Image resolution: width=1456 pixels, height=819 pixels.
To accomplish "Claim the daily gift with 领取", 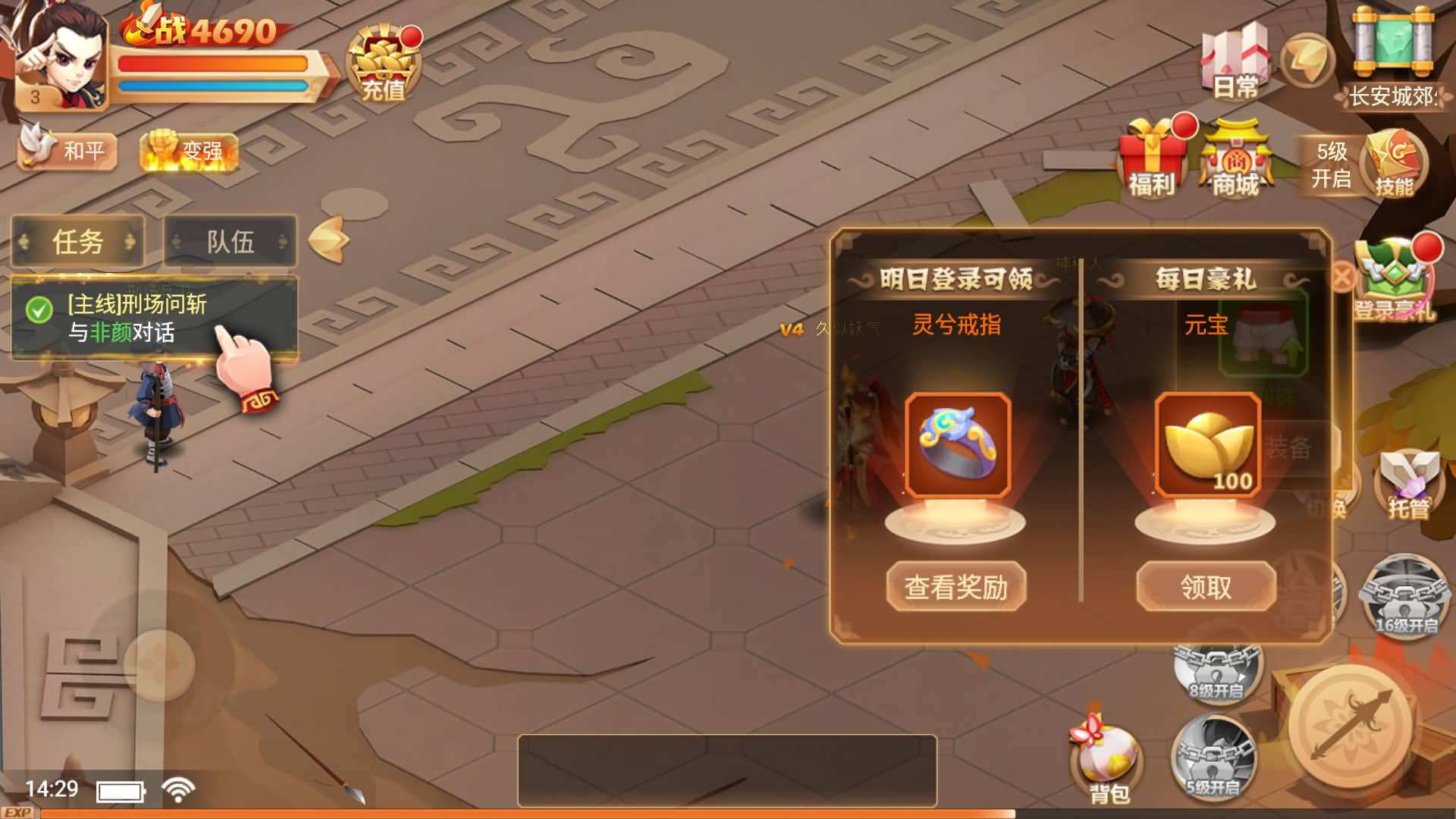I will pos(1206,586).
